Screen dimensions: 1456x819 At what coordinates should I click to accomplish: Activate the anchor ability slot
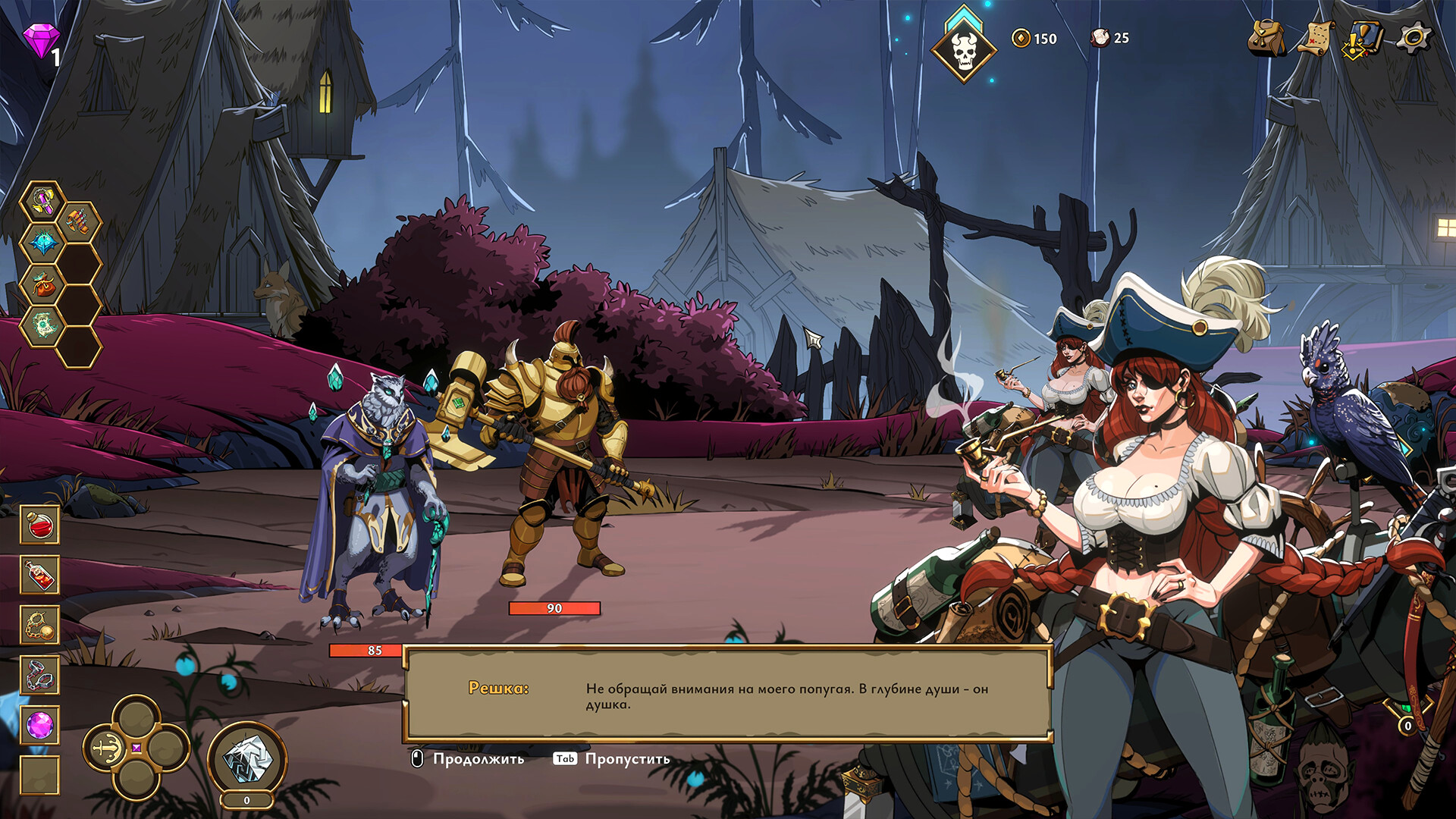pos(105,748)
